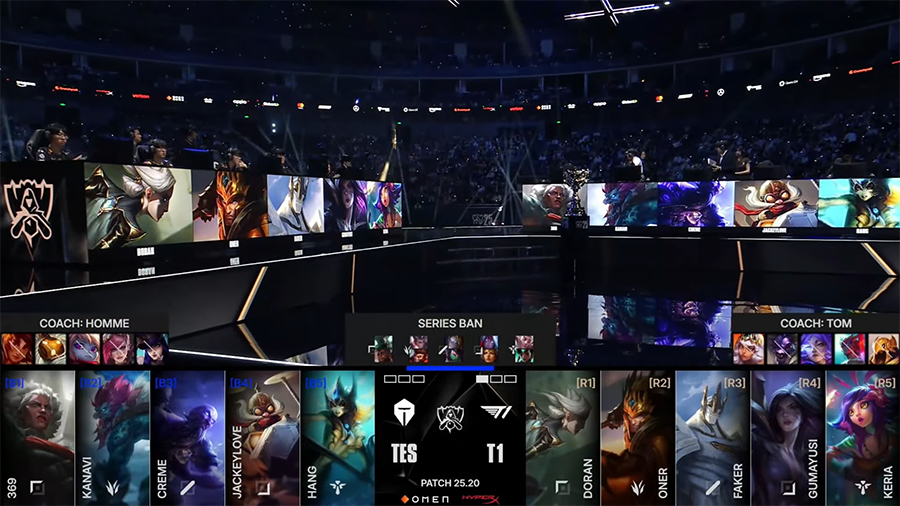Choose Oner's champion pick card
The image size is (900, 506).
(638, 437)
